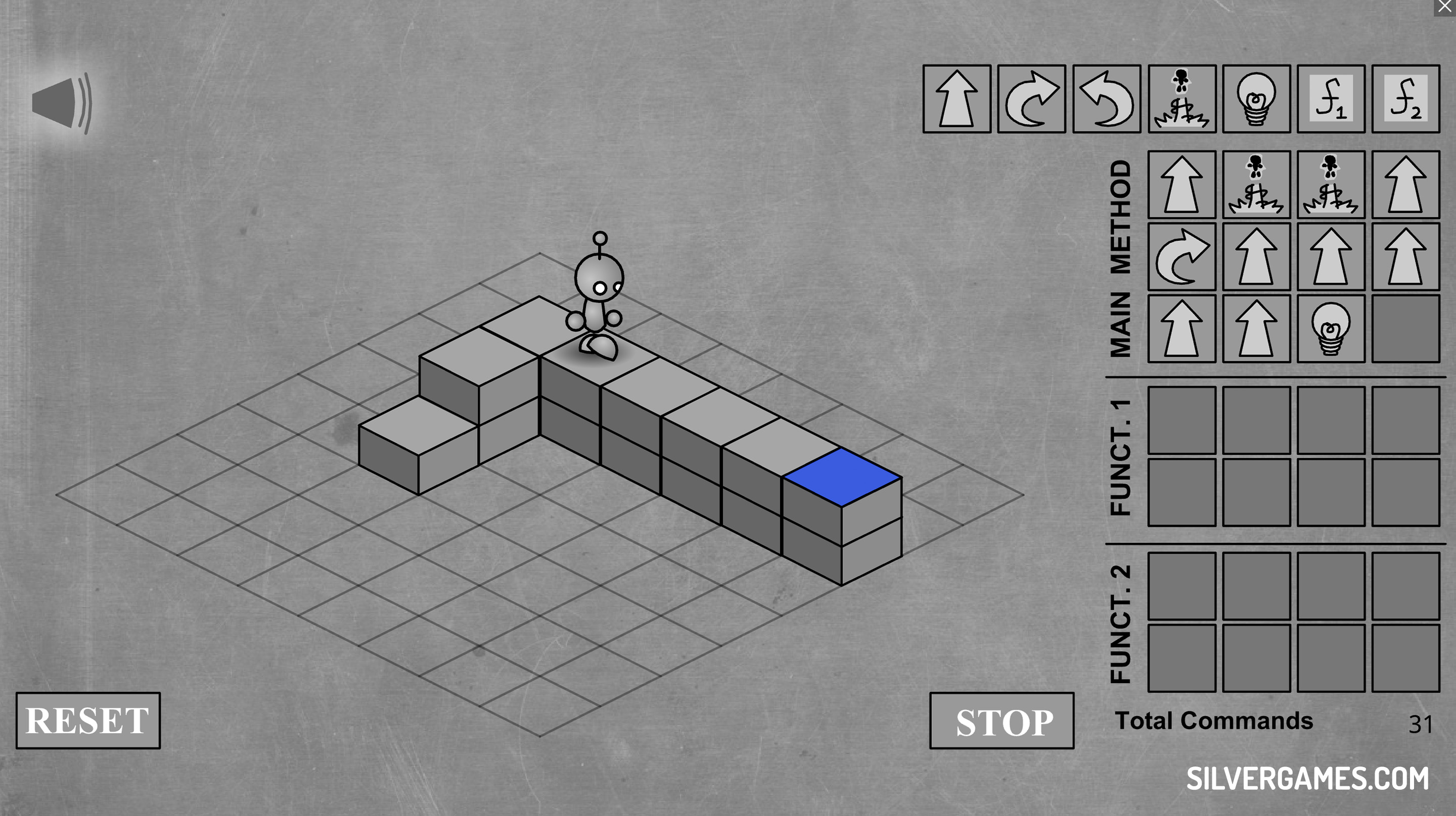
Task: Remove the light bulb step from Main Method
Action: click(1331, 328)
